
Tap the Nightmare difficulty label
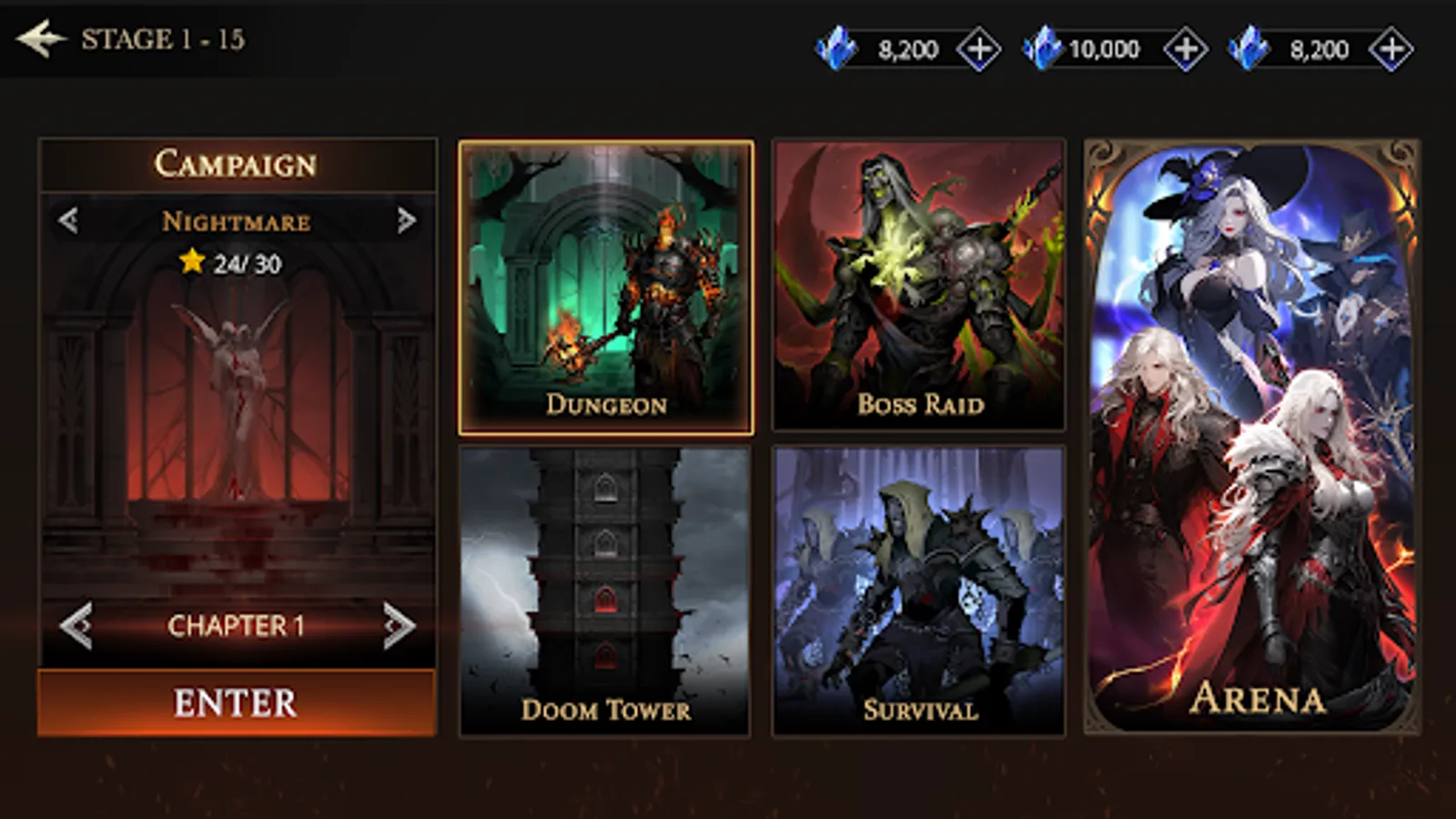coord(235,220)
